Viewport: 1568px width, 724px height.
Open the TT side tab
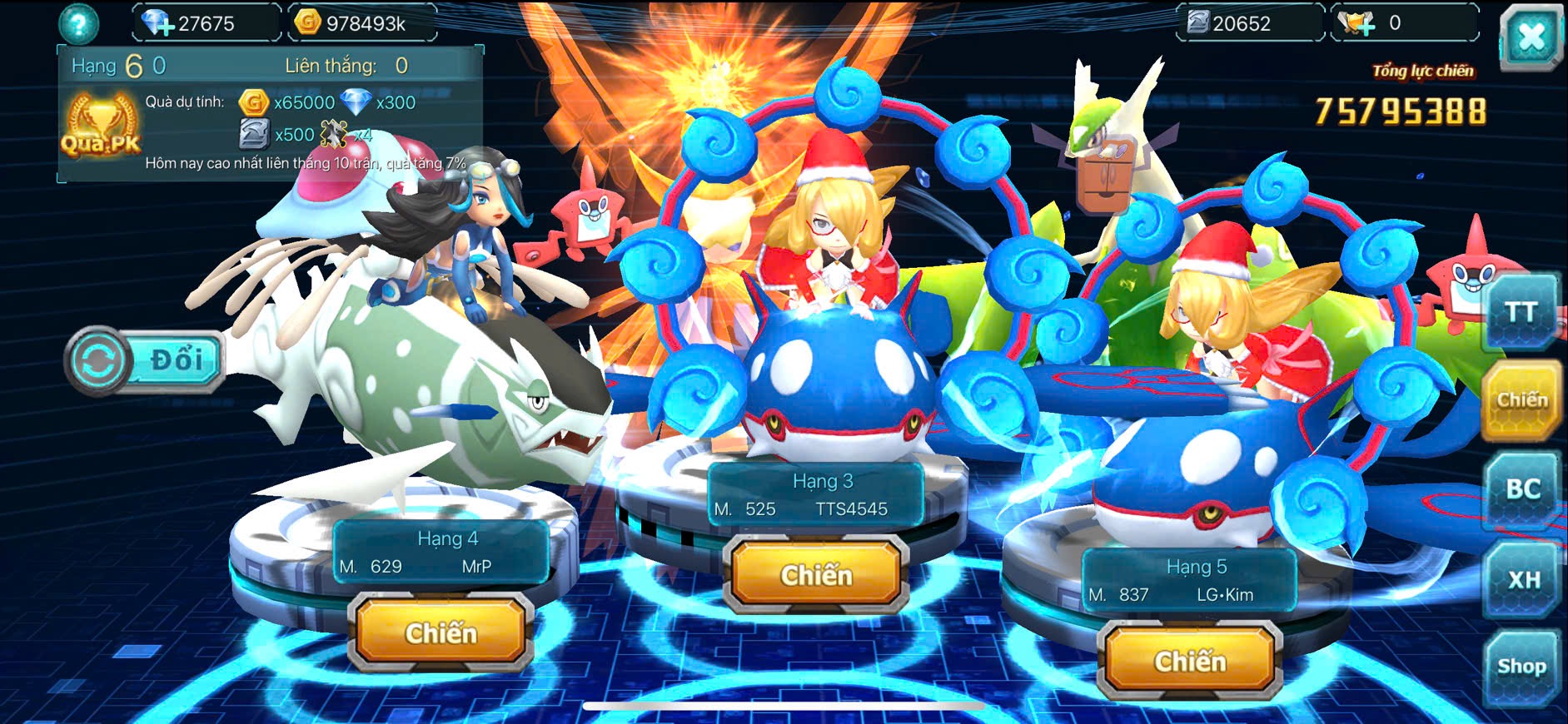1521,313
